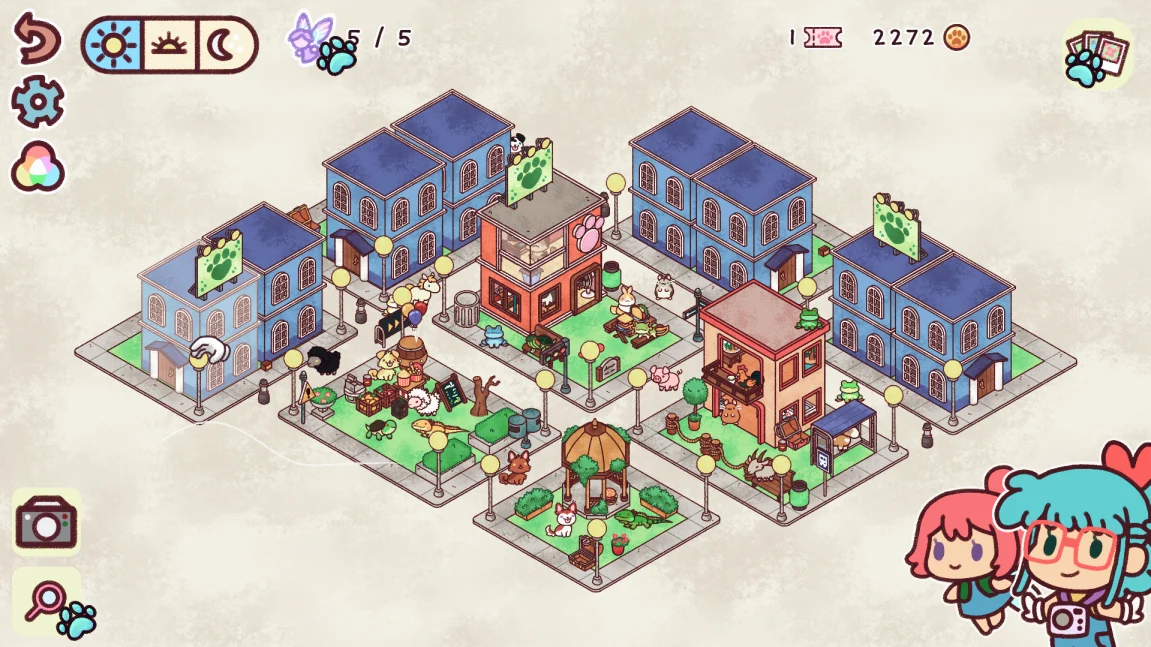Switch to daytime sun mode

112,44
